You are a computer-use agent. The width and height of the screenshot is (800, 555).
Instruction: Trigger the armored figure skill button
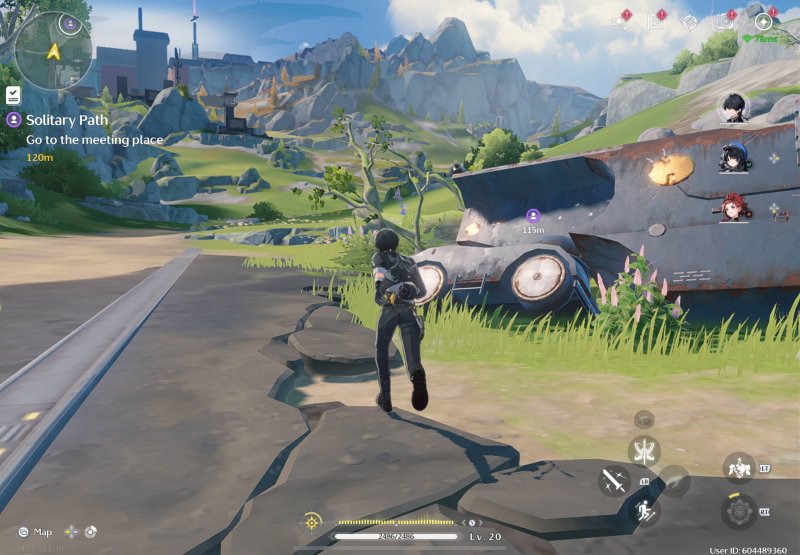[738, 468]
